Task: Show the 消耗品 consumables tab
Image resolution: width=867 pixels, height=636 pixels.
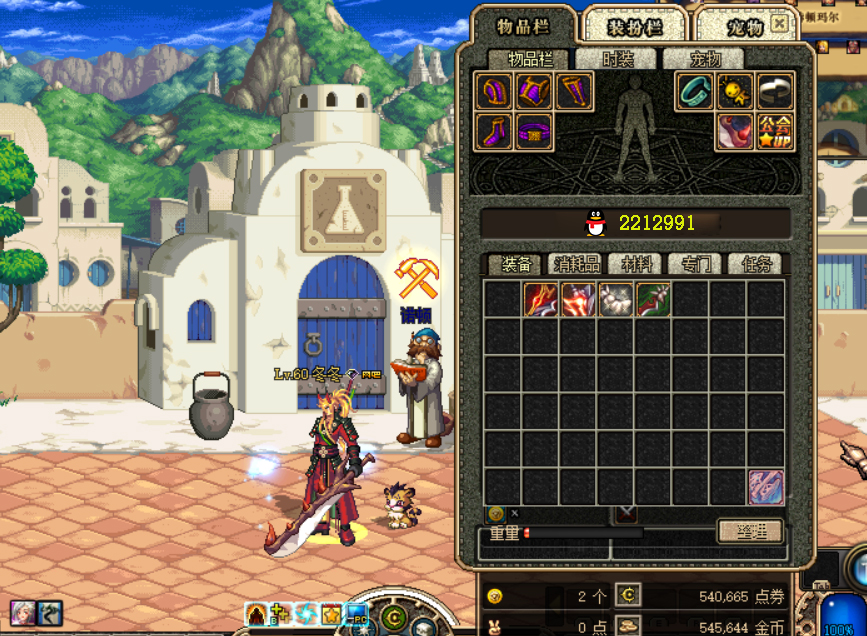Action: click(x=576, y=265)
